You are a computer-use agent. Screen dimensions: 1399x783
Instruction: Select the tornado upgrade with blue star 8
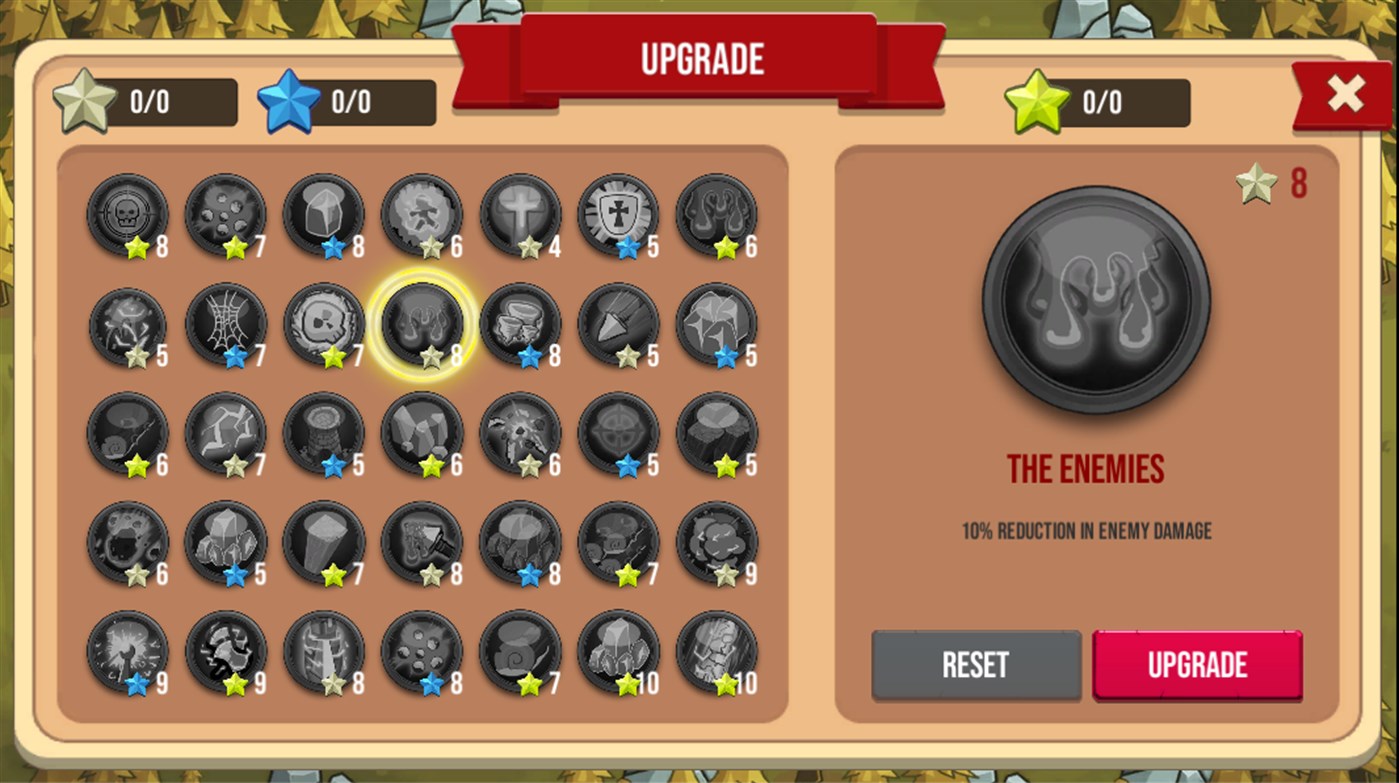[520, 325]
